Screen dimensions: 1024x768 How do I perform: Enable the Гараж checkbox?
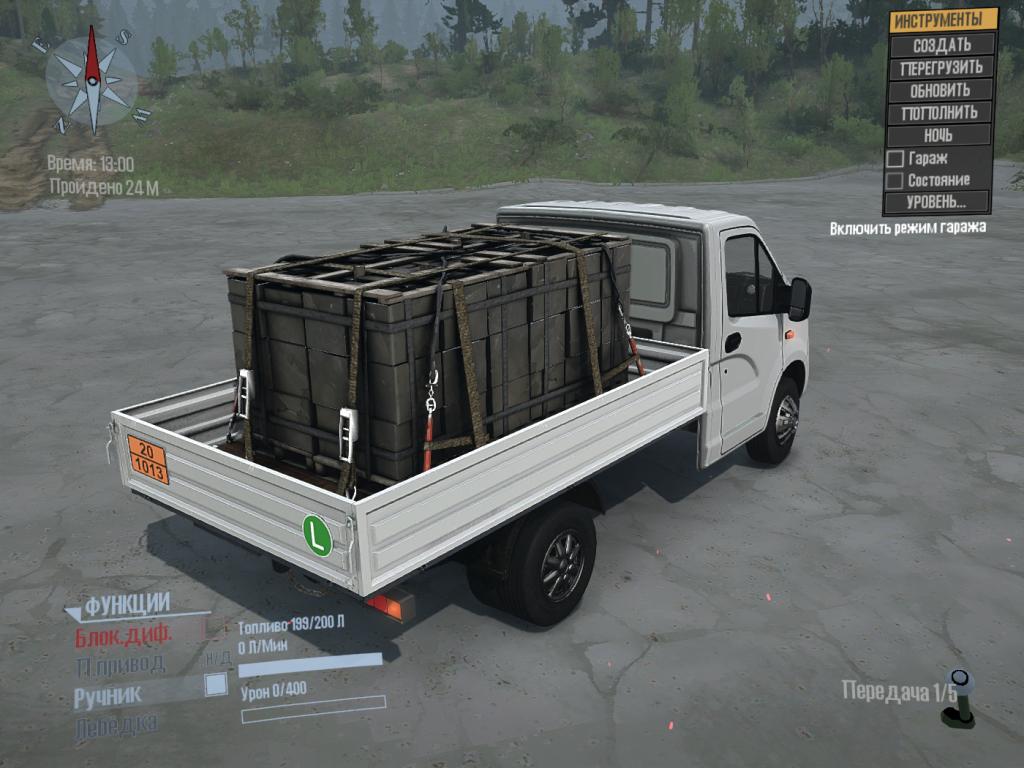point(896,158)
